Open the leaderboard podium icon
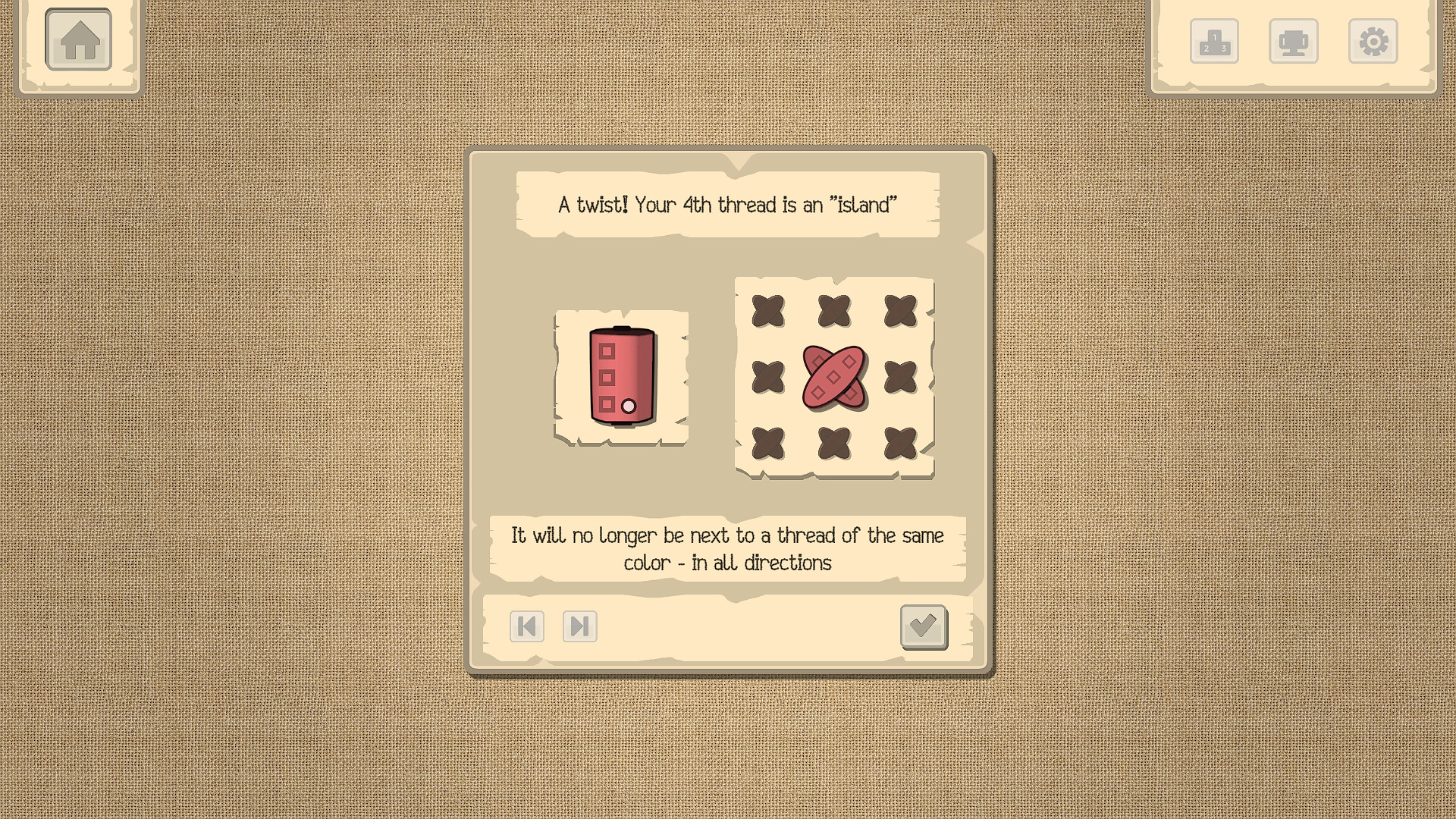1456x819 pixels. [x=1214, y=42]
